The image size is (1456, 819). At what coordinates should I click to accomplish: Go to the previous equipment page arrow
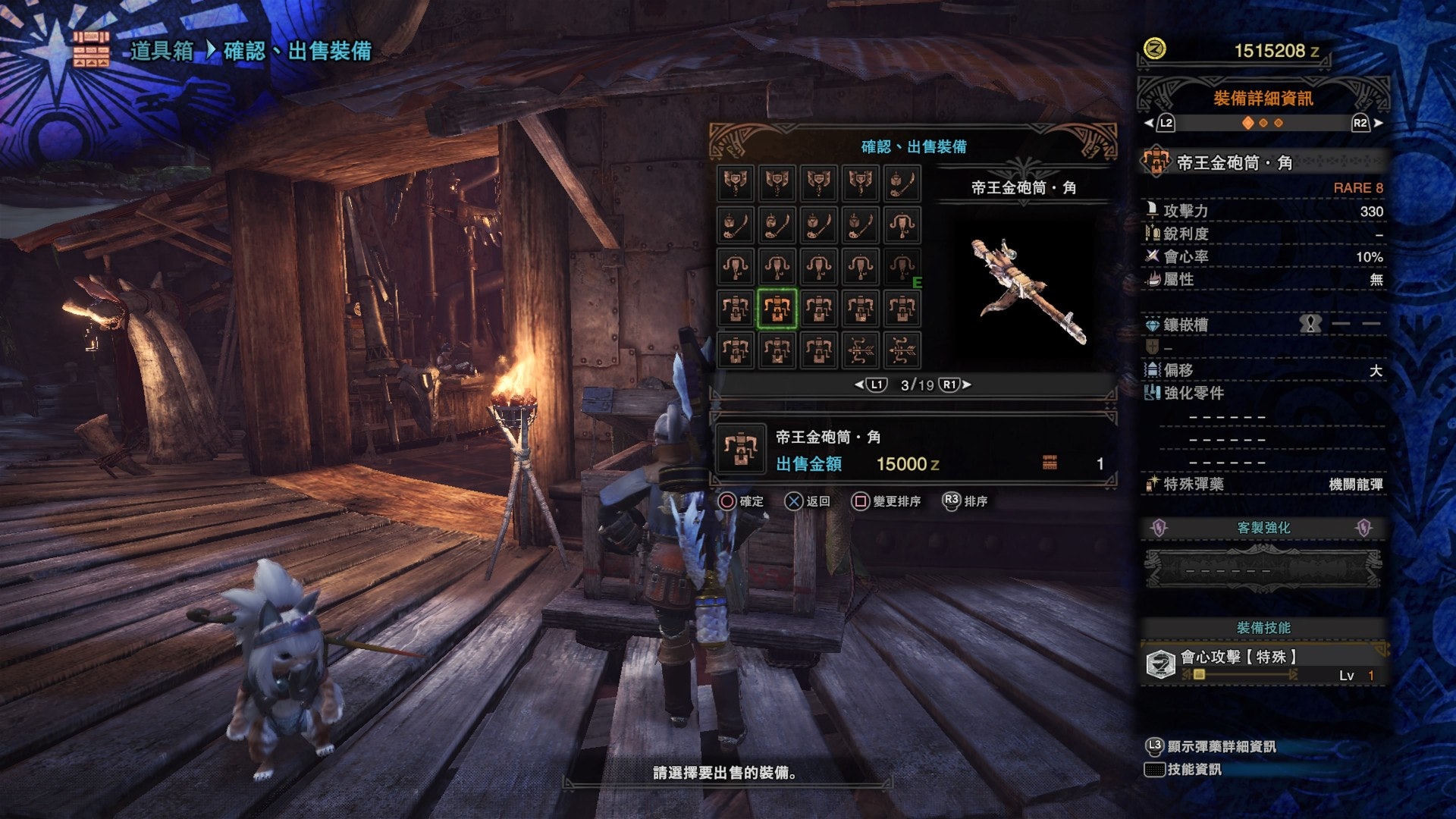(859, 385)
